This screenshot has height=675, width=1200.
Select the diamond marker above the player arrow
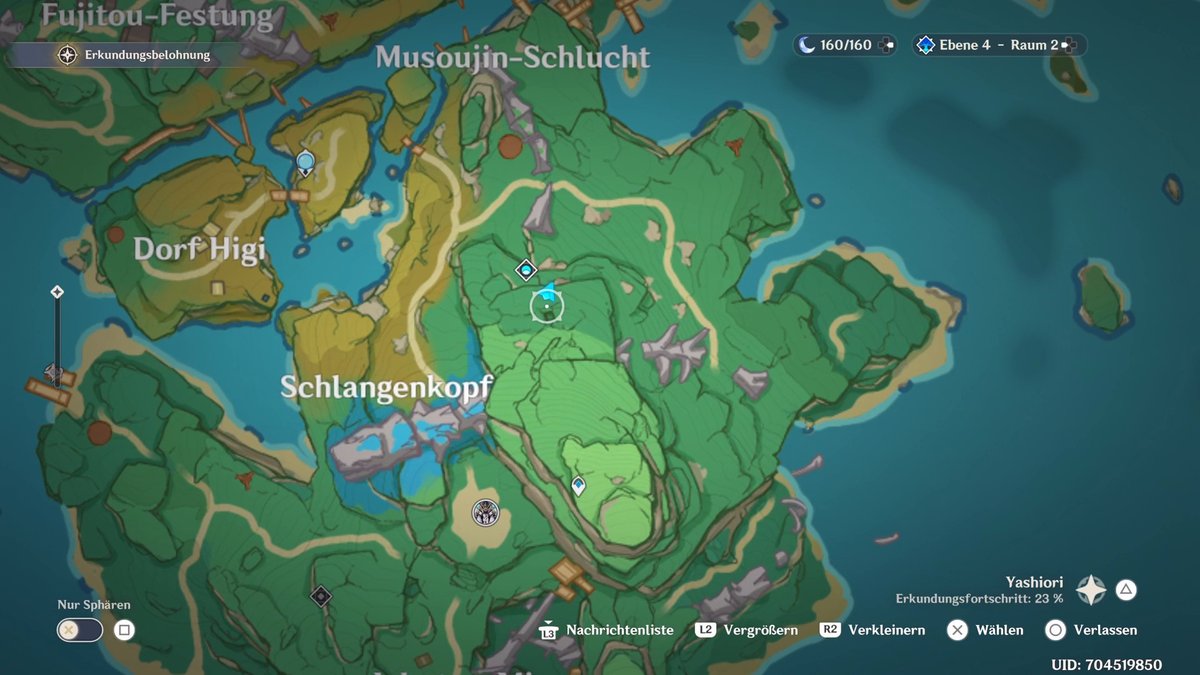click(526, 269)
